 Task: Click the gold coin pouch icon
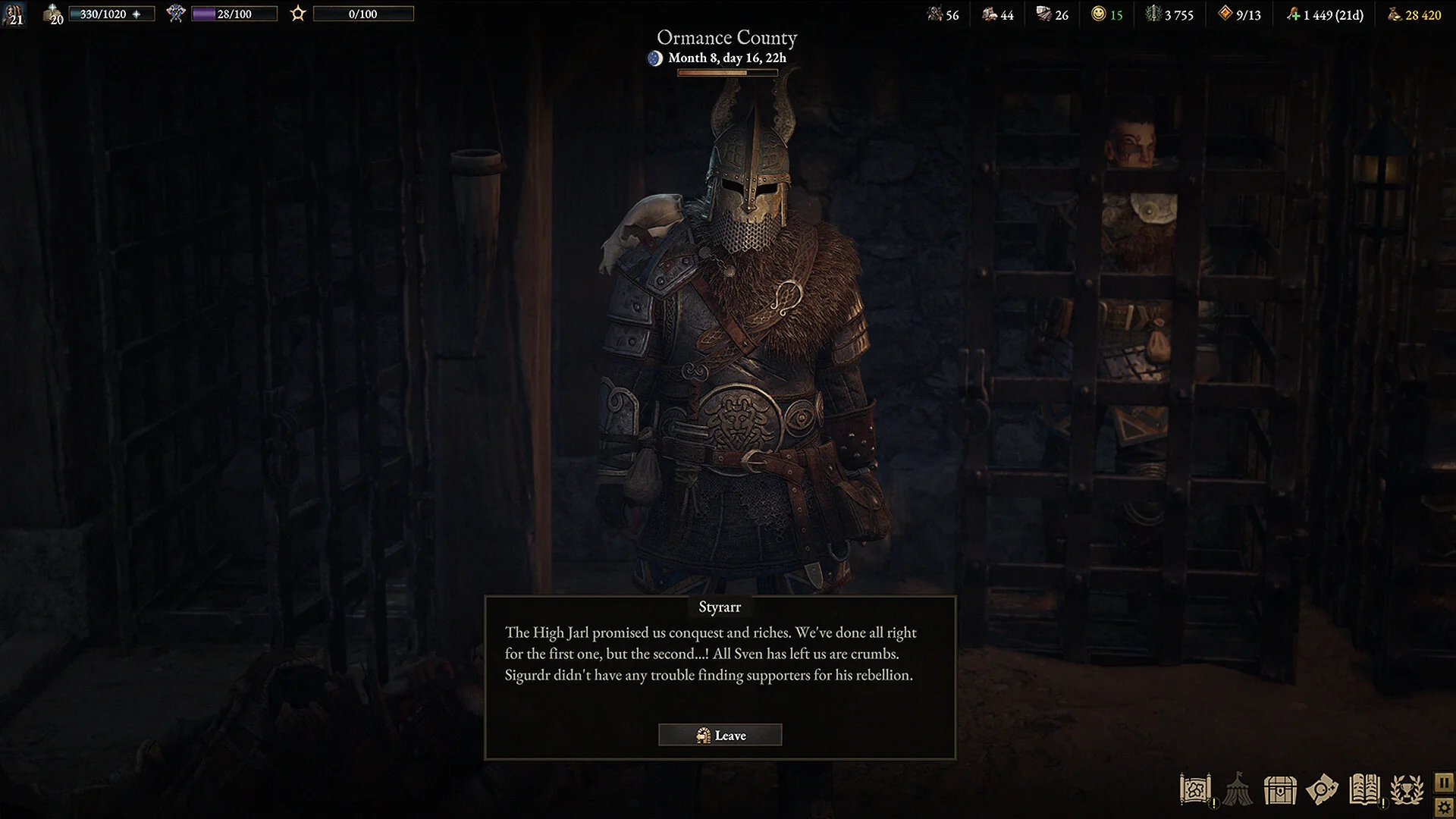tap(1395, 14)
